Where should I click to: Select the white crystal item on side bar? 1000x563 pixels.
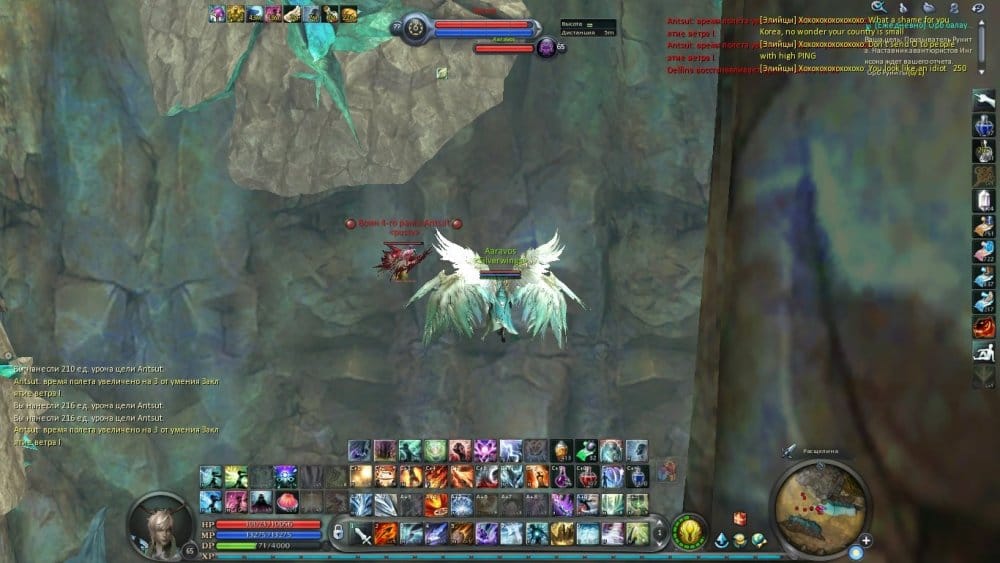[x=983, y=200]
